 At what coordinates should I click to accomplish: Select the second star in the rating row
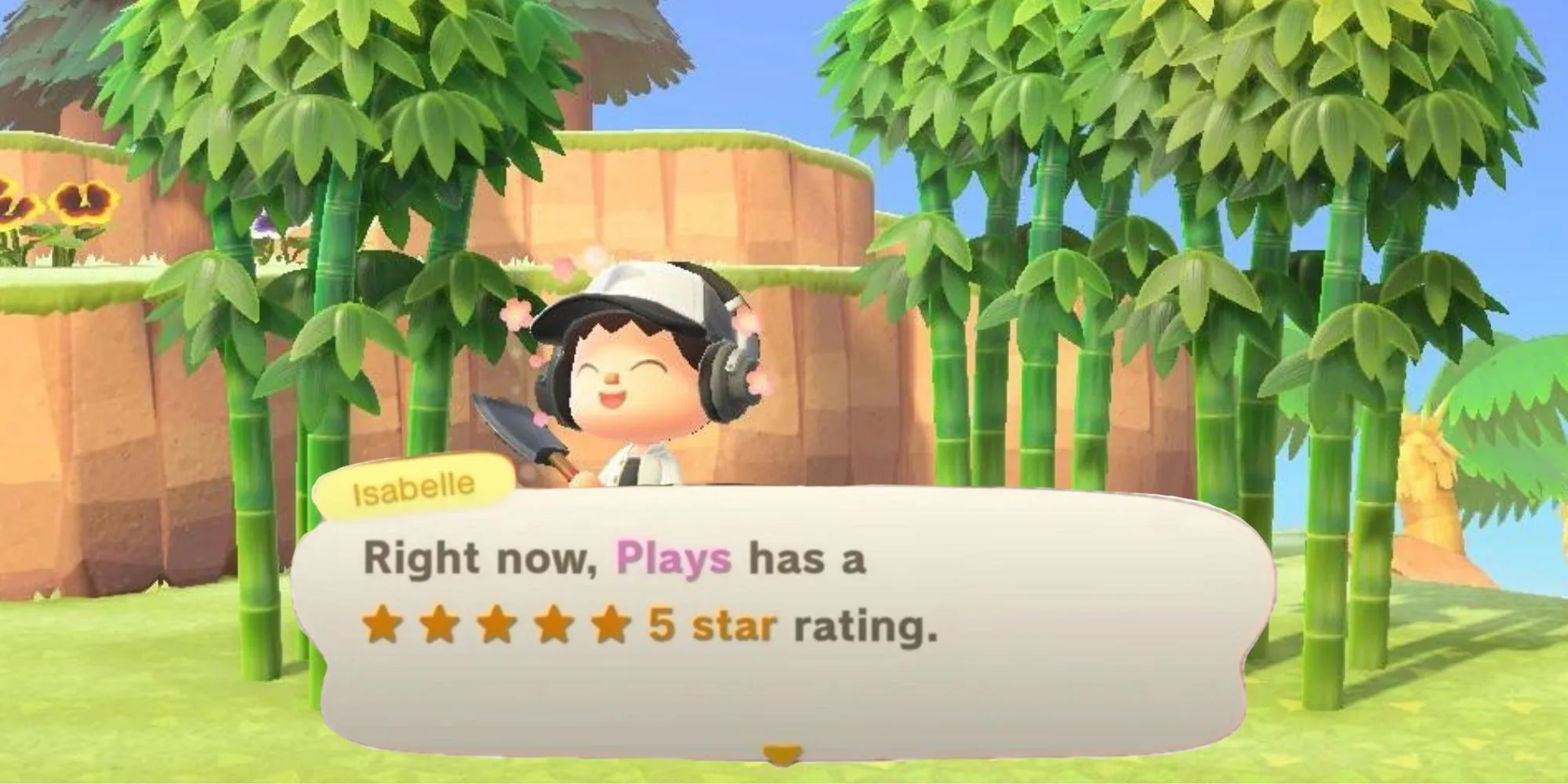point(439,623)
